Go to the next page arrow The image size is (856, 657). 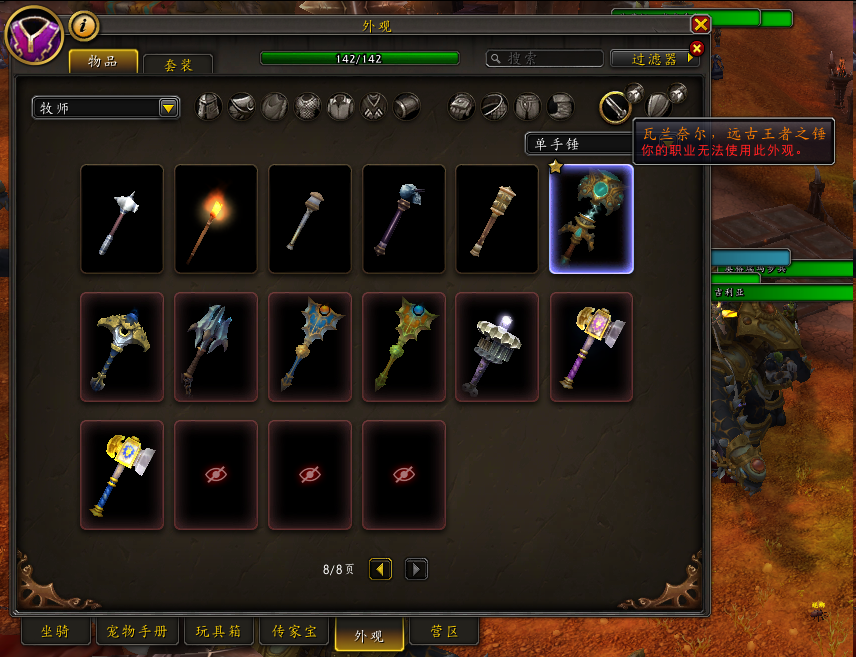416,569
